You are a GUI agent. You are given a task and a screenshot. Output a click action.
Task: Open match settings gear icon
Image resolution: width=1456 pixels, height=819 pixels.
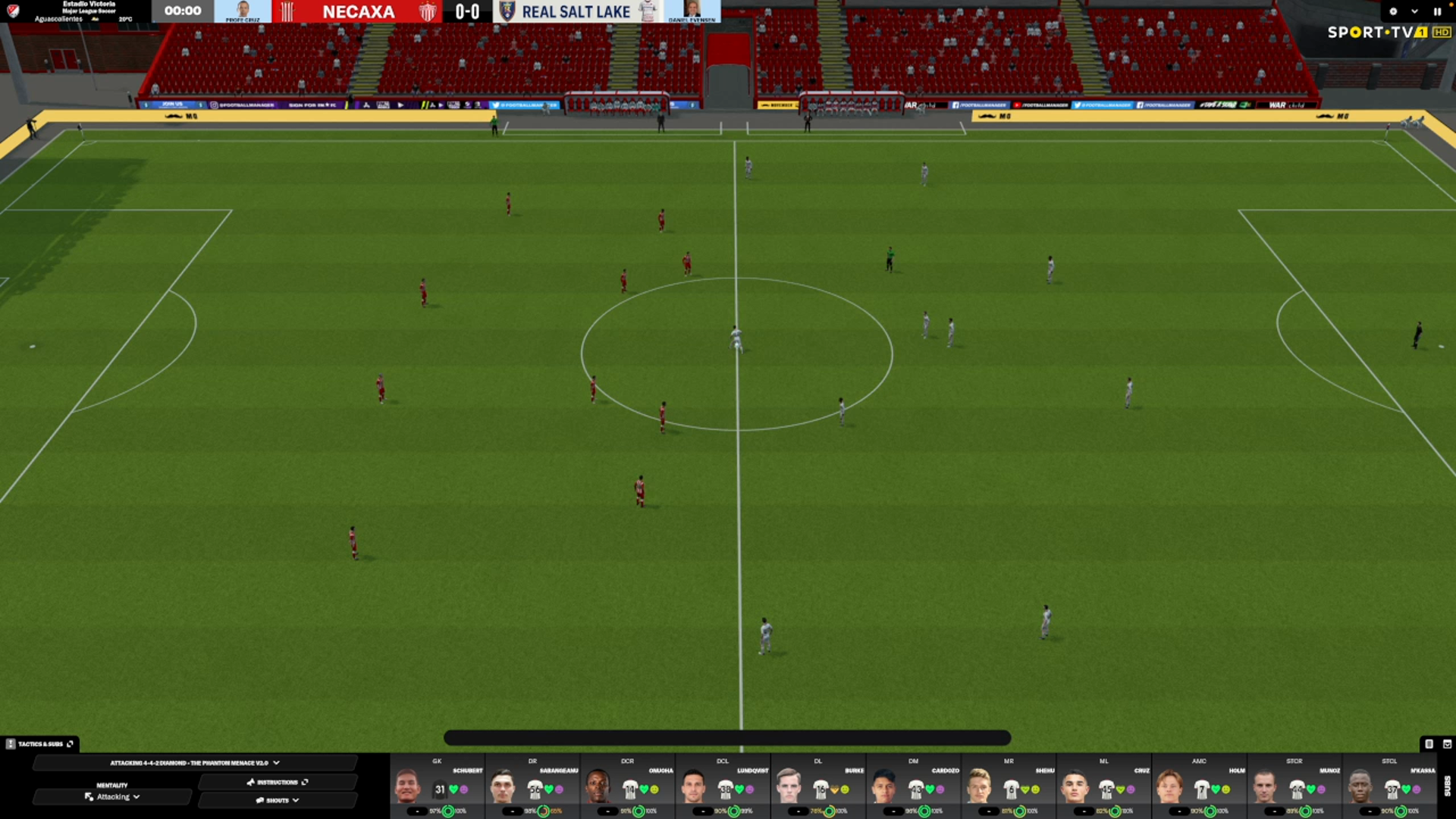(x=1393, y=11)
